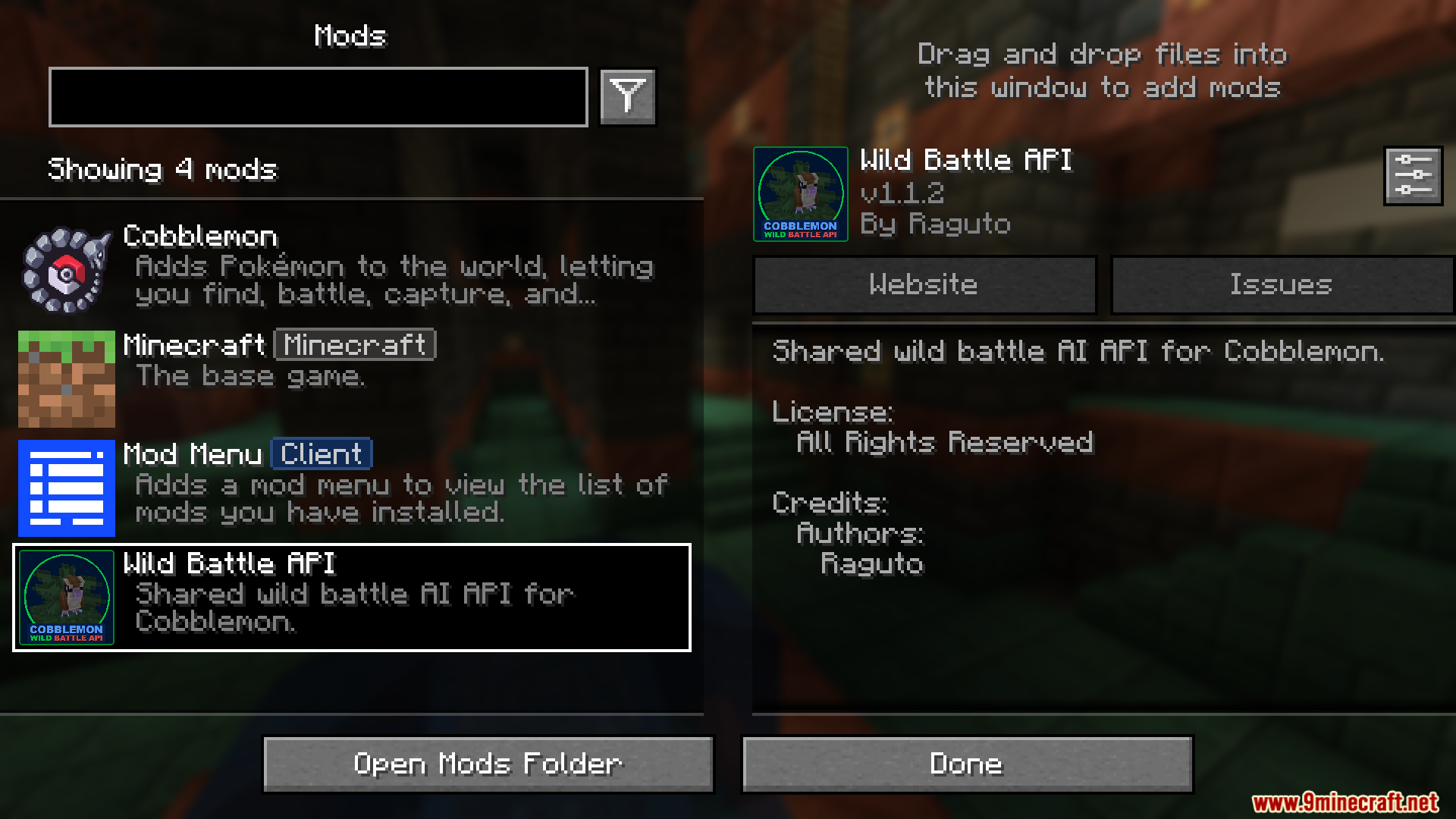Select the Wild Battle API mod icon
Viewport: 1456px width, 819px height.
coord(66,598)
